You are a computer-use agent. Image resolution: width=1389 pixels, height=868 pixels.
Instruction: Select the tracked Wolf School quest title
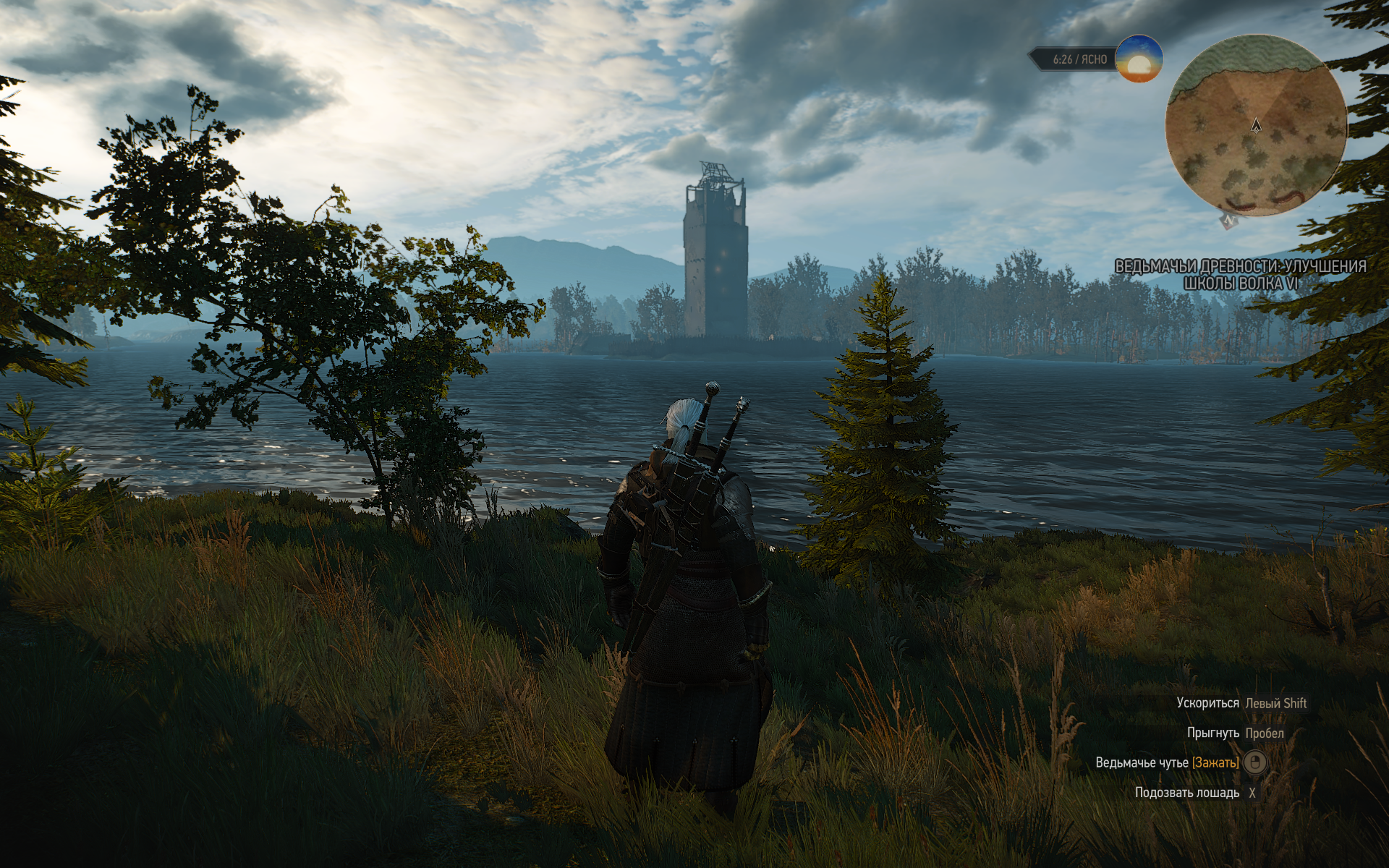pyautogui.click(x=1240, y=275)
